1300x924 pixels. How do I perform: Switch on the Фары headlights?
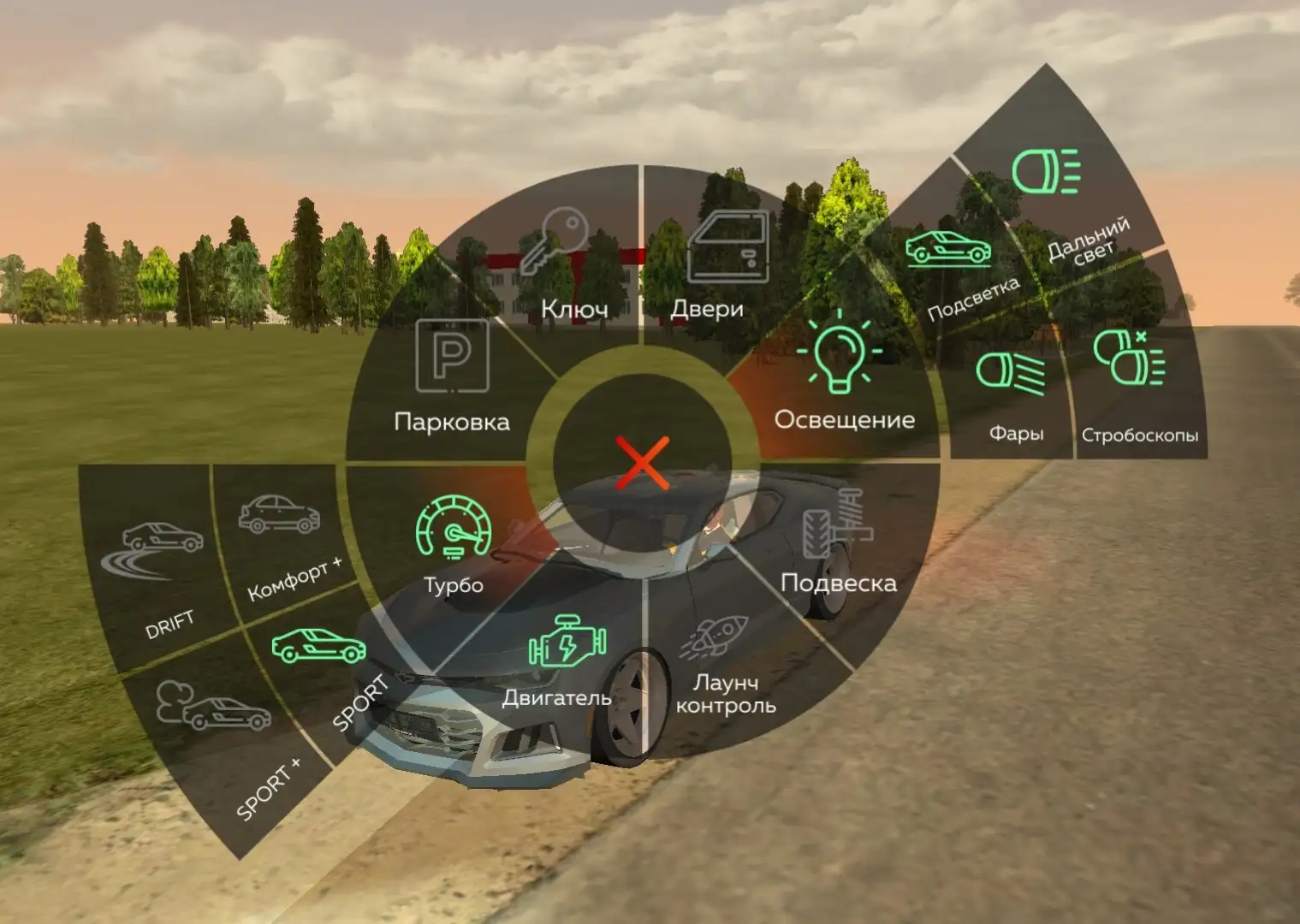[1012, 394]
